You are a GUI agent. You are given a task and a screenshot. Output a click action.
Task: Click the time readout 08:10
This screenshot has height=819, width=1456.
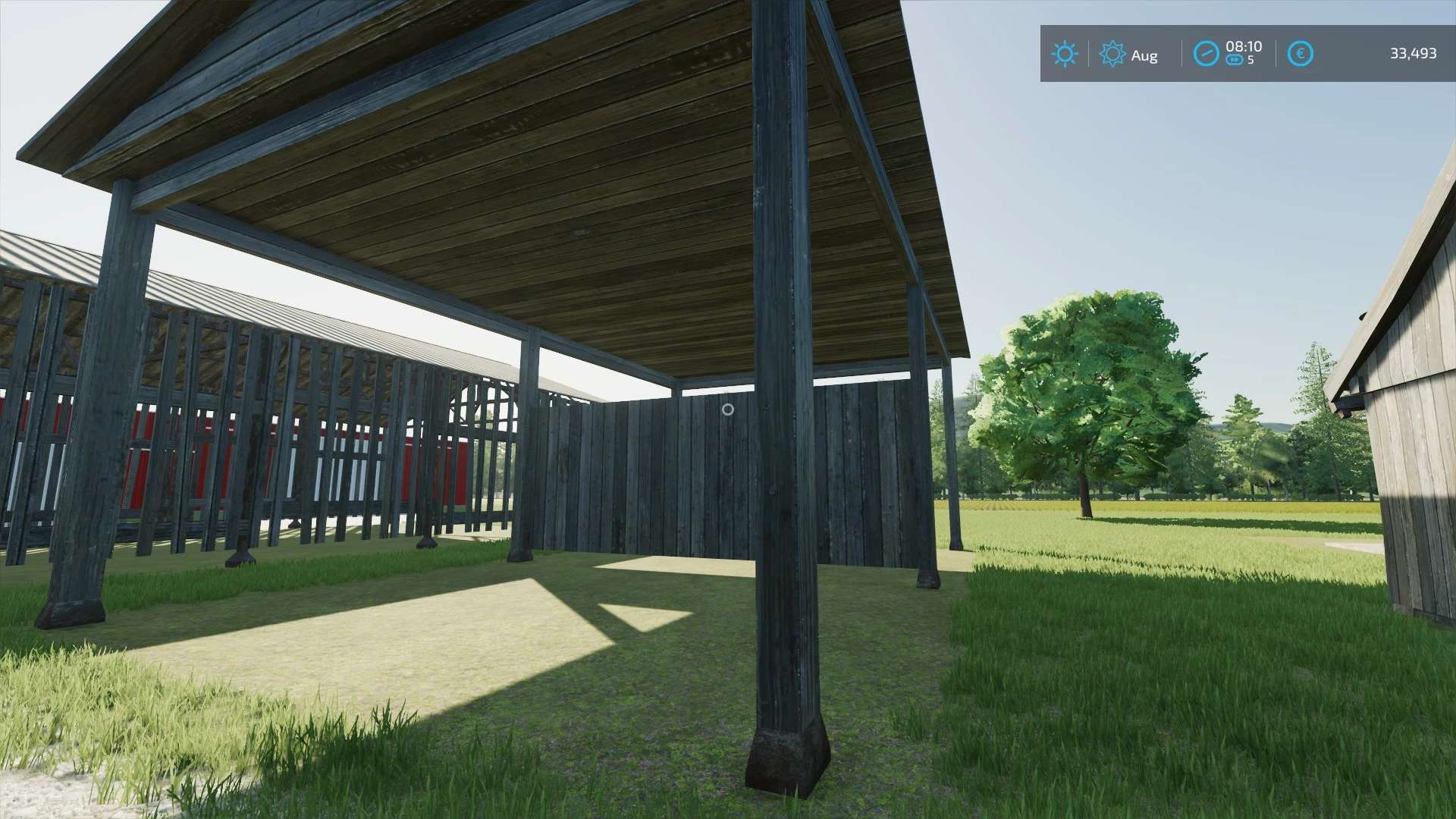click(x=1244, y=47)
